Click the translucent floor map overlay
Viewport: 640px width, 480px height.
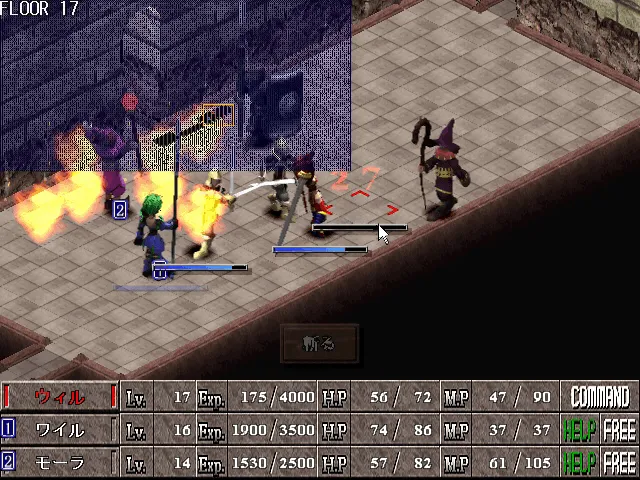(175, 85)
